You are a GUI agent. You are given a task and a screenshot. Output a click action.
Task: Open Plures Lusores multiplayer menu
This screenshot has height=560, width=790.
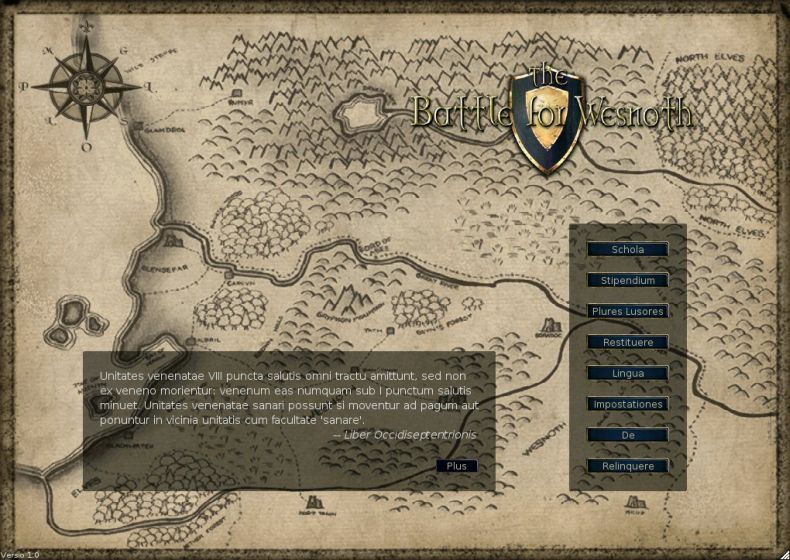pyautogui.click(x=627, y=311)
